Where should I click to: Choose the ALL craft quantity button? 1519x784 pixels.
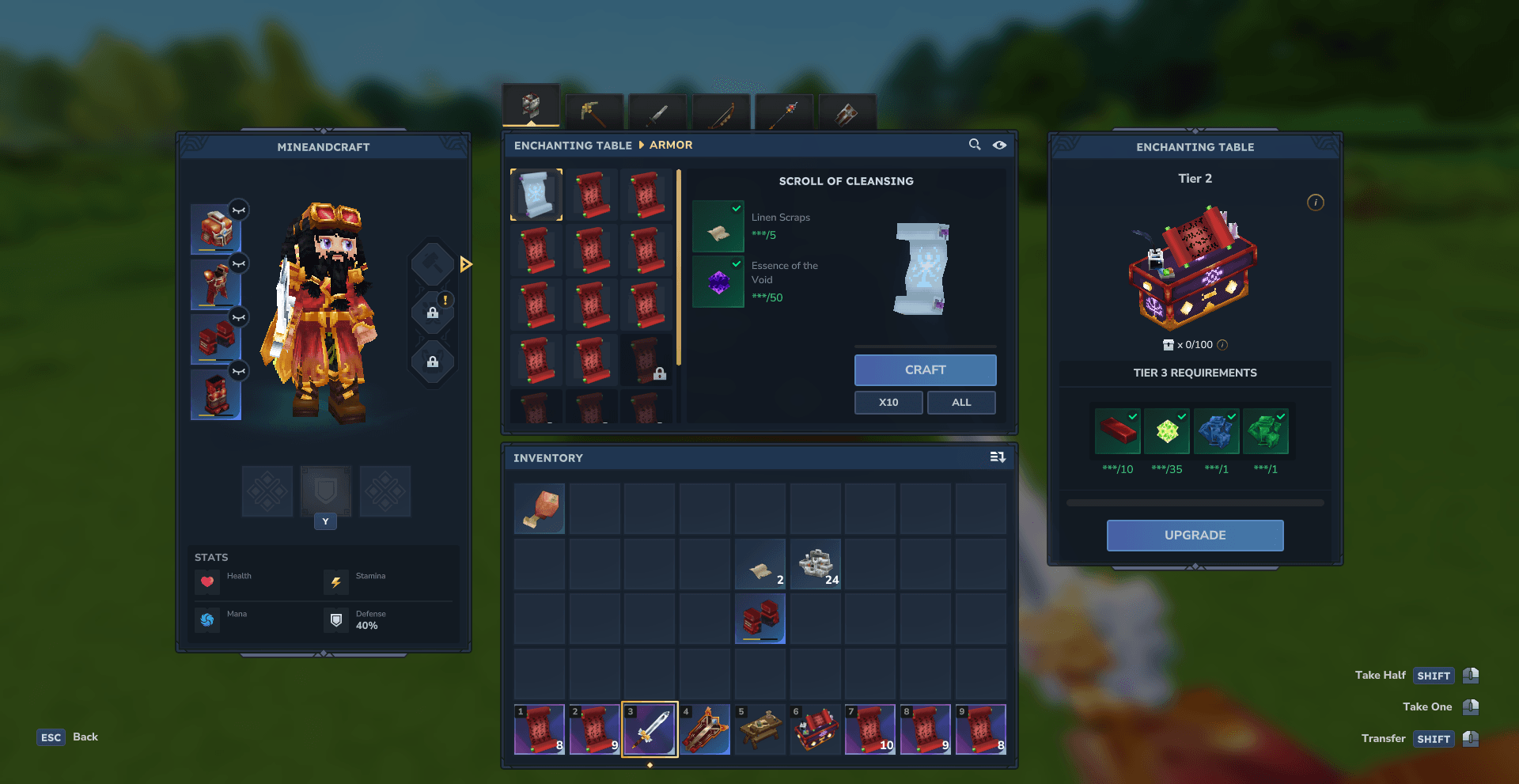[x=960, y=403]
